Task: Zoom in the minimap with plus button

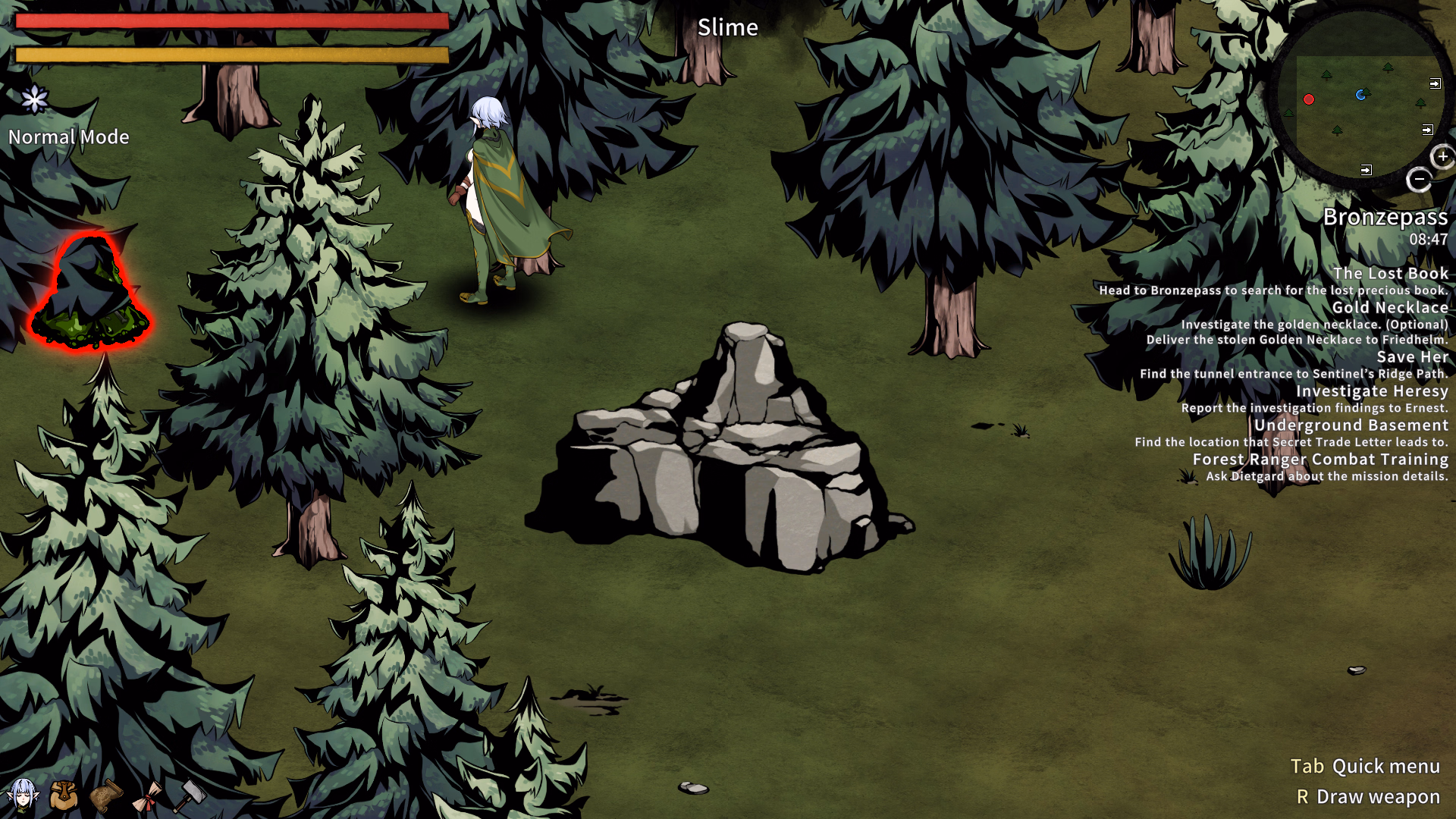Action: (1442, 157)
